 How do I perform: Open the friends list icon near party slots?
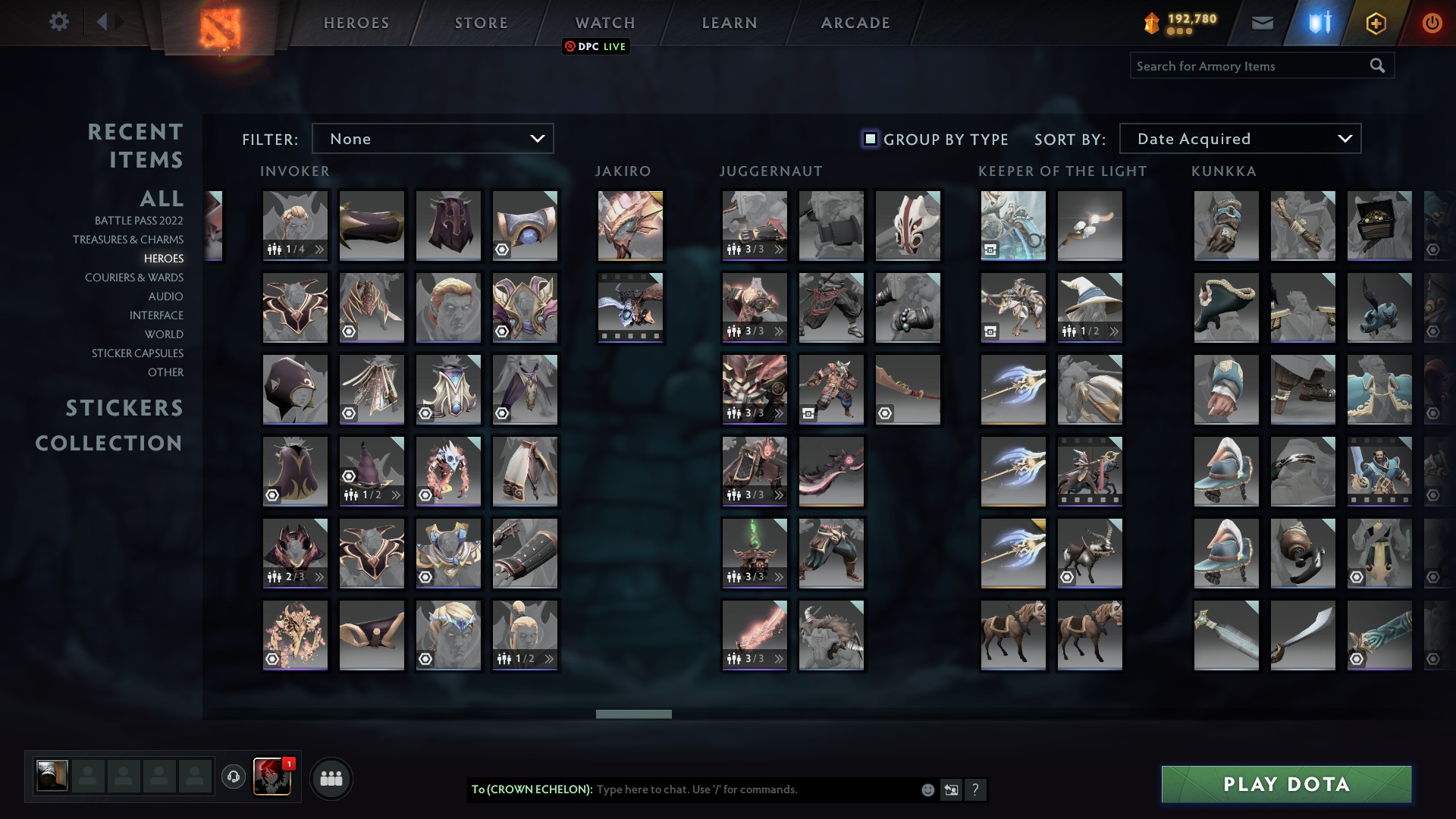(x=330, y=777)
